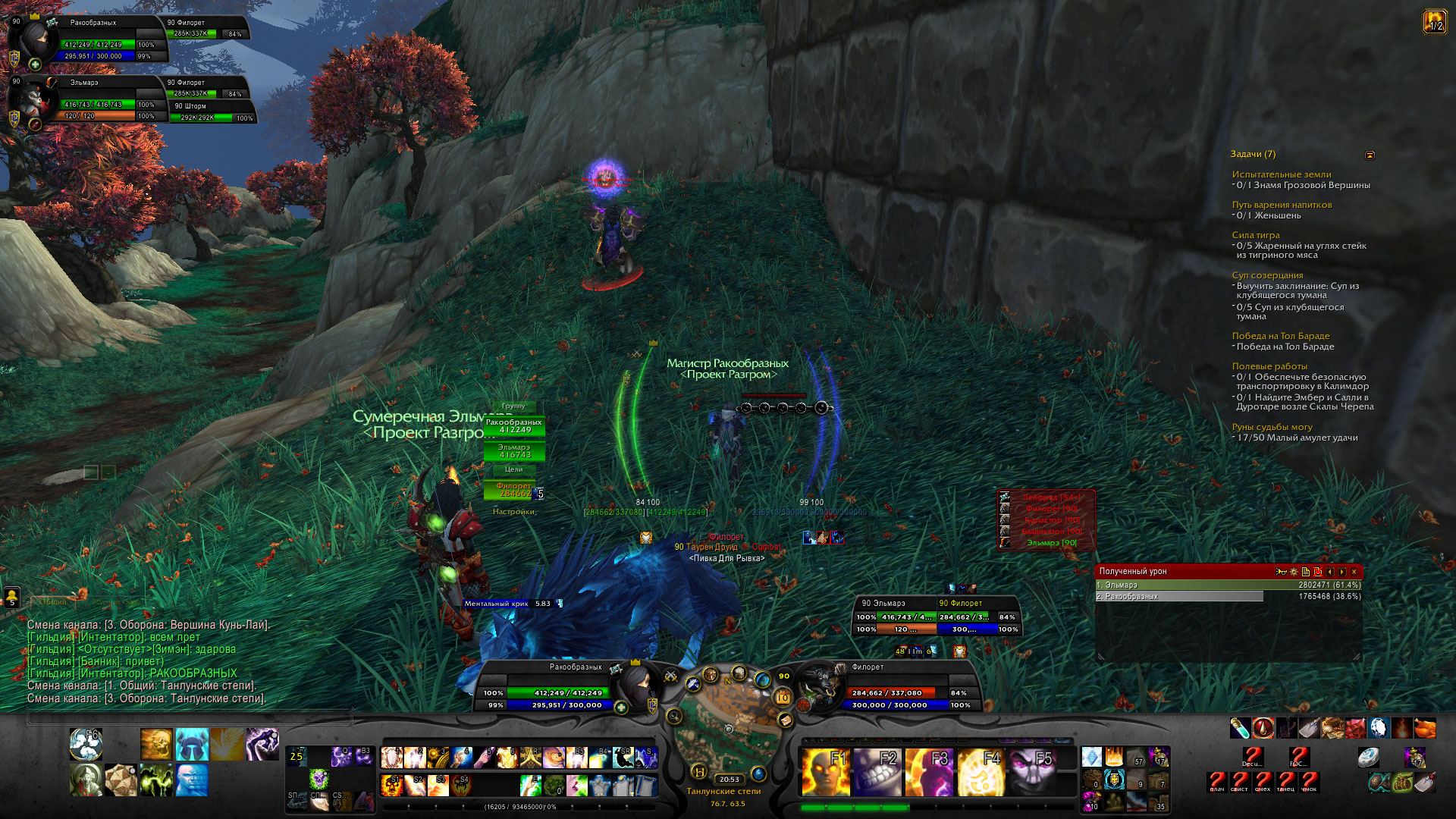
Task: Click the Филорет target portrait frame
Action: tap(819, 685)
